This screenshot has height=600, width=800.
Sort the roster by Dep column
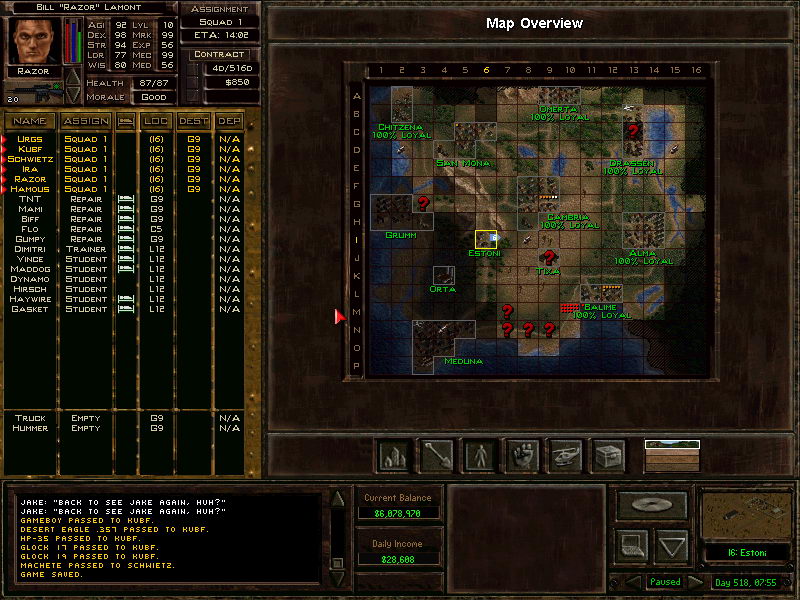coord(229,121)
